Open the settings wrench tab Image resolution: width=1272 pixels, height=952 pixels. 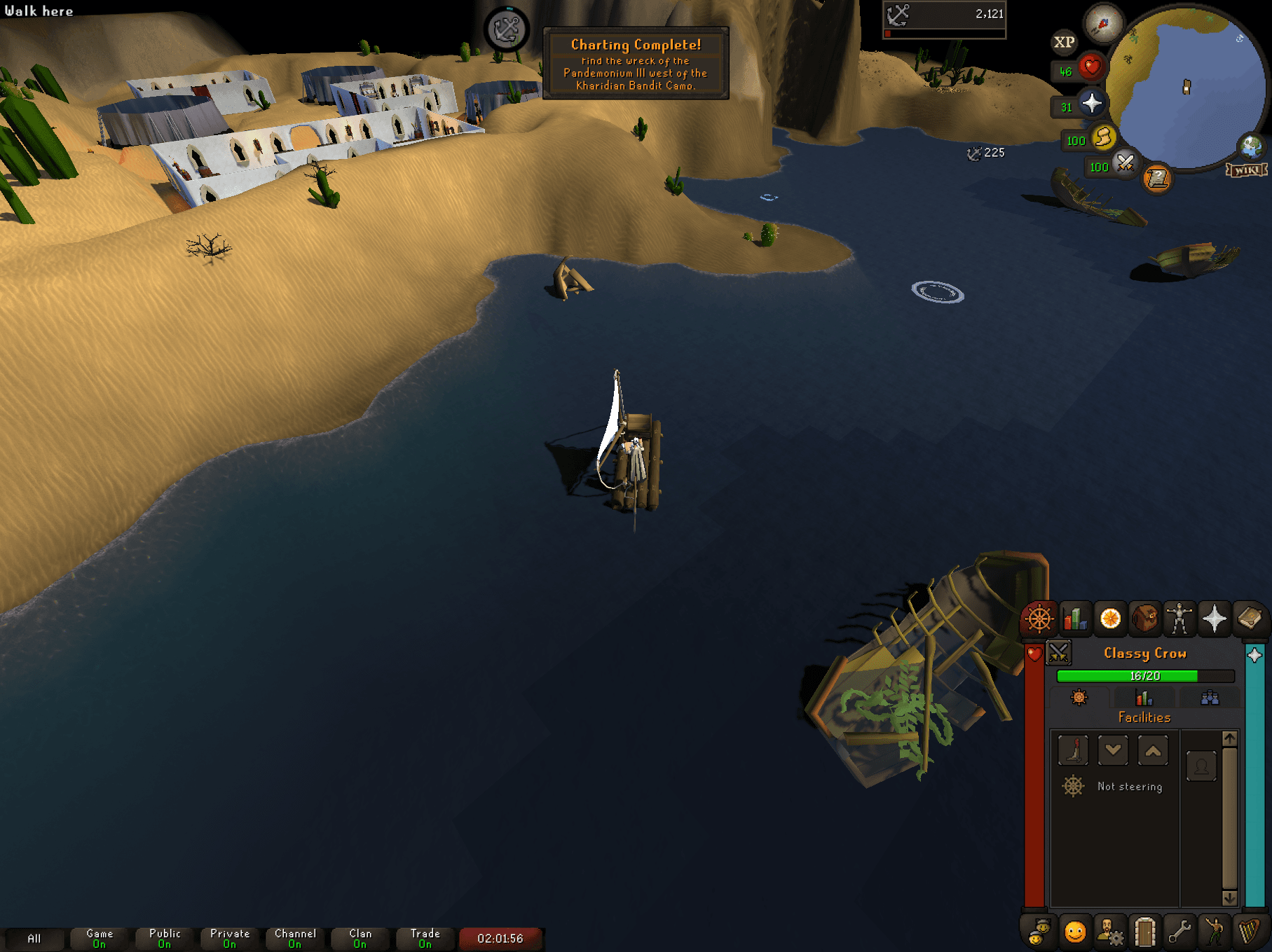point(1179,932)
